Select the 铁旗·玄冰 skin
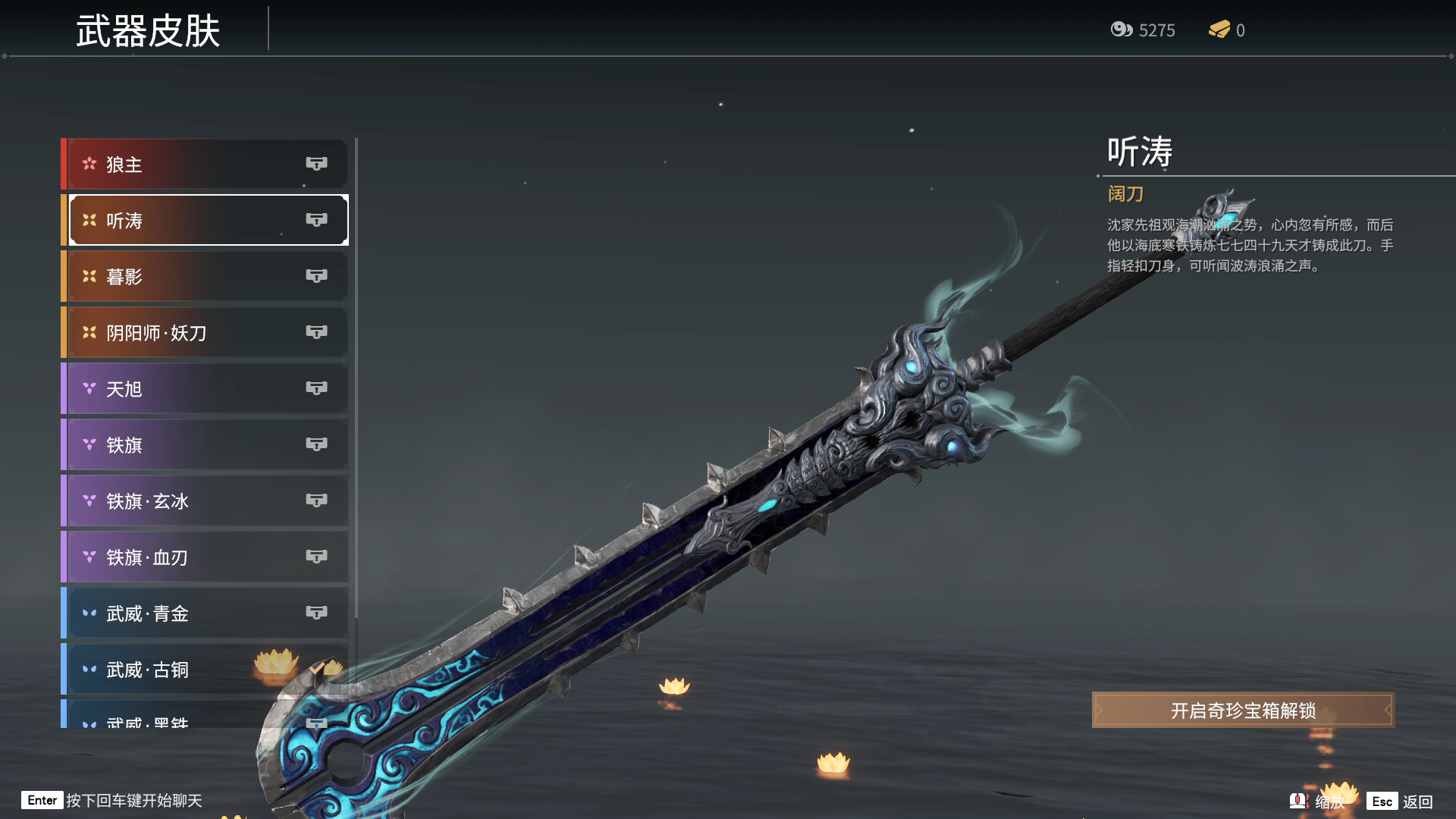Image resolution: width=1456 pixels, height=819 pixels. coord(205,500)
